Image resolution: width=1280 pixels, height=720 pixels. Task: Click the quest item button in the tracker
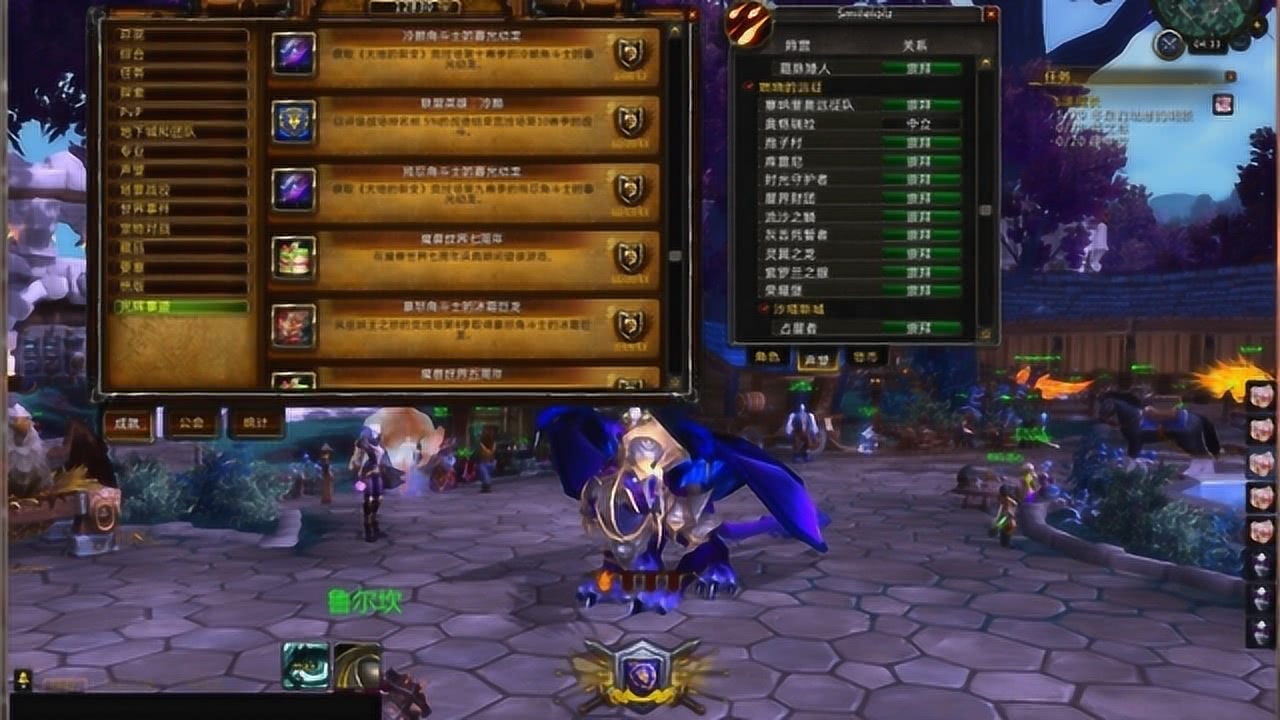(1223, 104)
